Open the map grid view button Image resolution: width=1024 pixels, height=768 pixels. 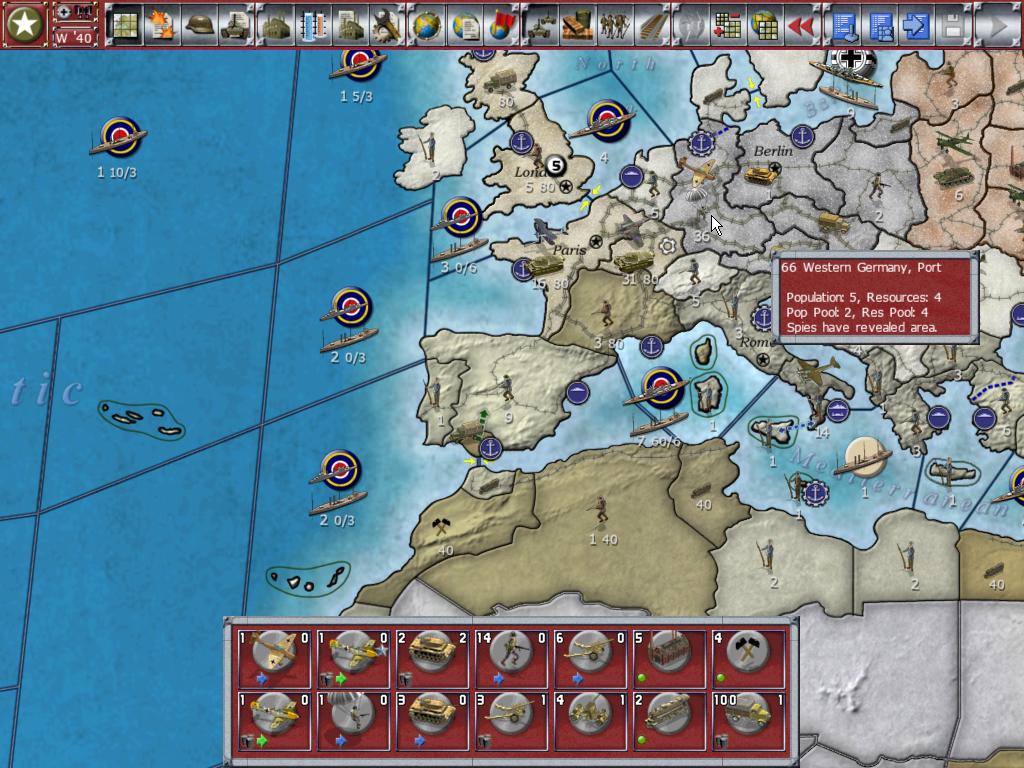click(125, 25)
